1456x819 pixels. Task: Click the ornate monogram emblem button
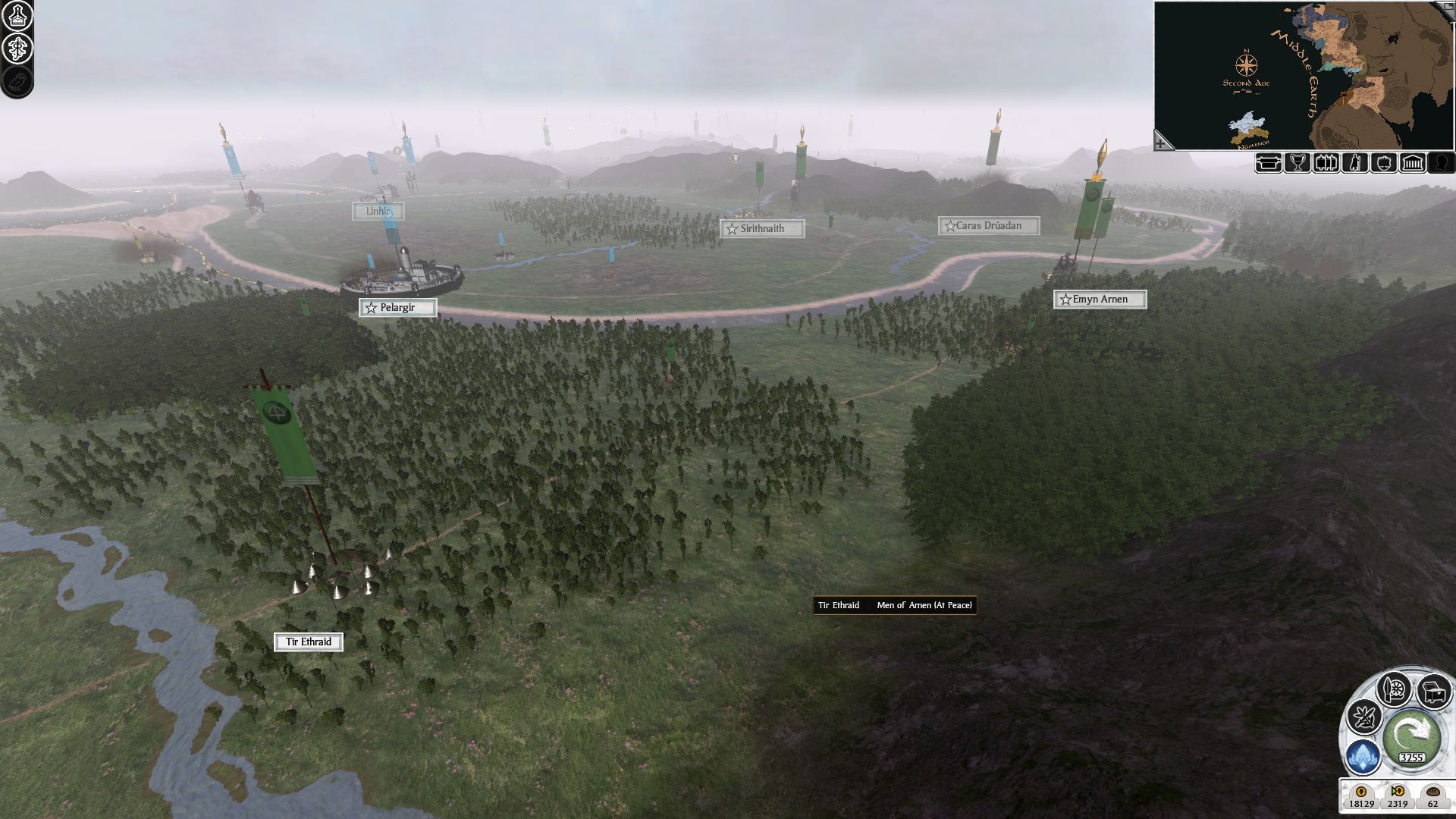tap(17, 49)
